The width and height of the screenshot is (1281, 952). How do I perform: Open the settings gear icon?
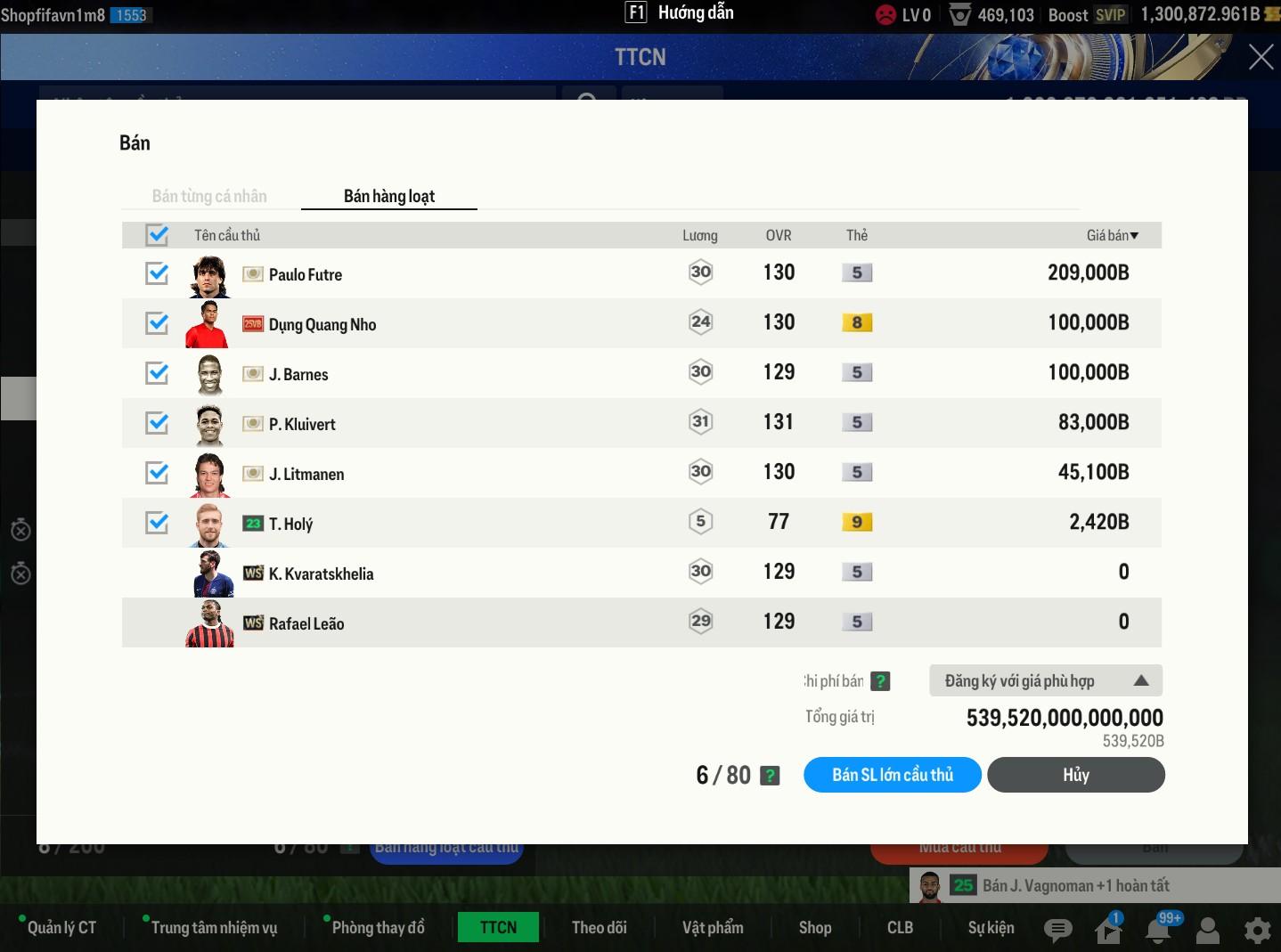[x=1257, y=931]
